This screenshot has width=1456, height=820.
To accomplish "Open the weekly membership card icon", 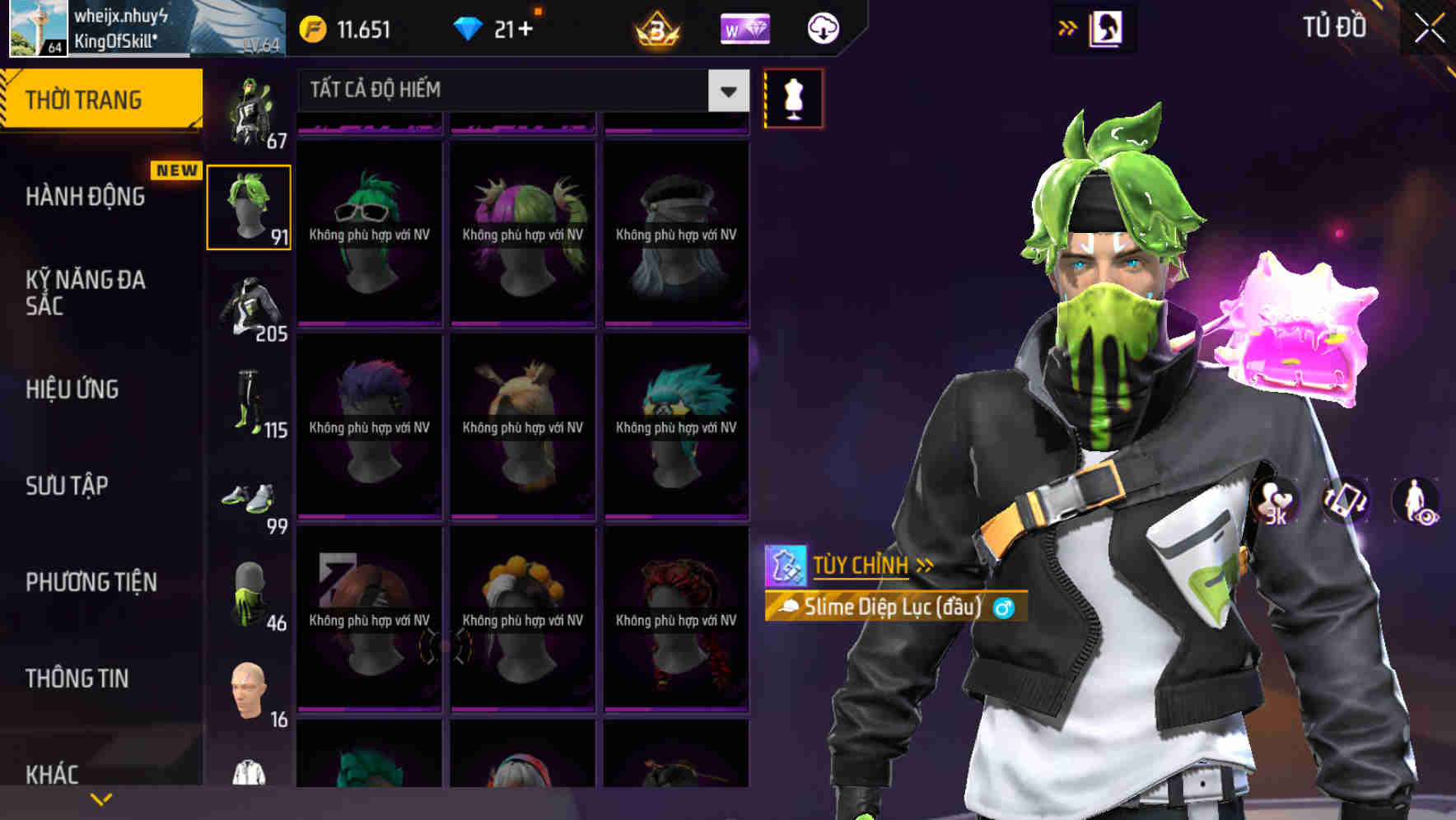I will (x=744, y=29).
